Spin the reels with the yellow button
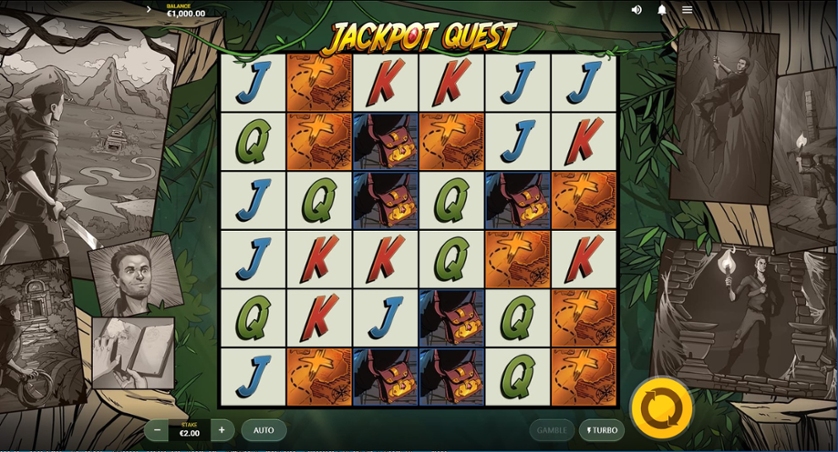 point(662,409)
